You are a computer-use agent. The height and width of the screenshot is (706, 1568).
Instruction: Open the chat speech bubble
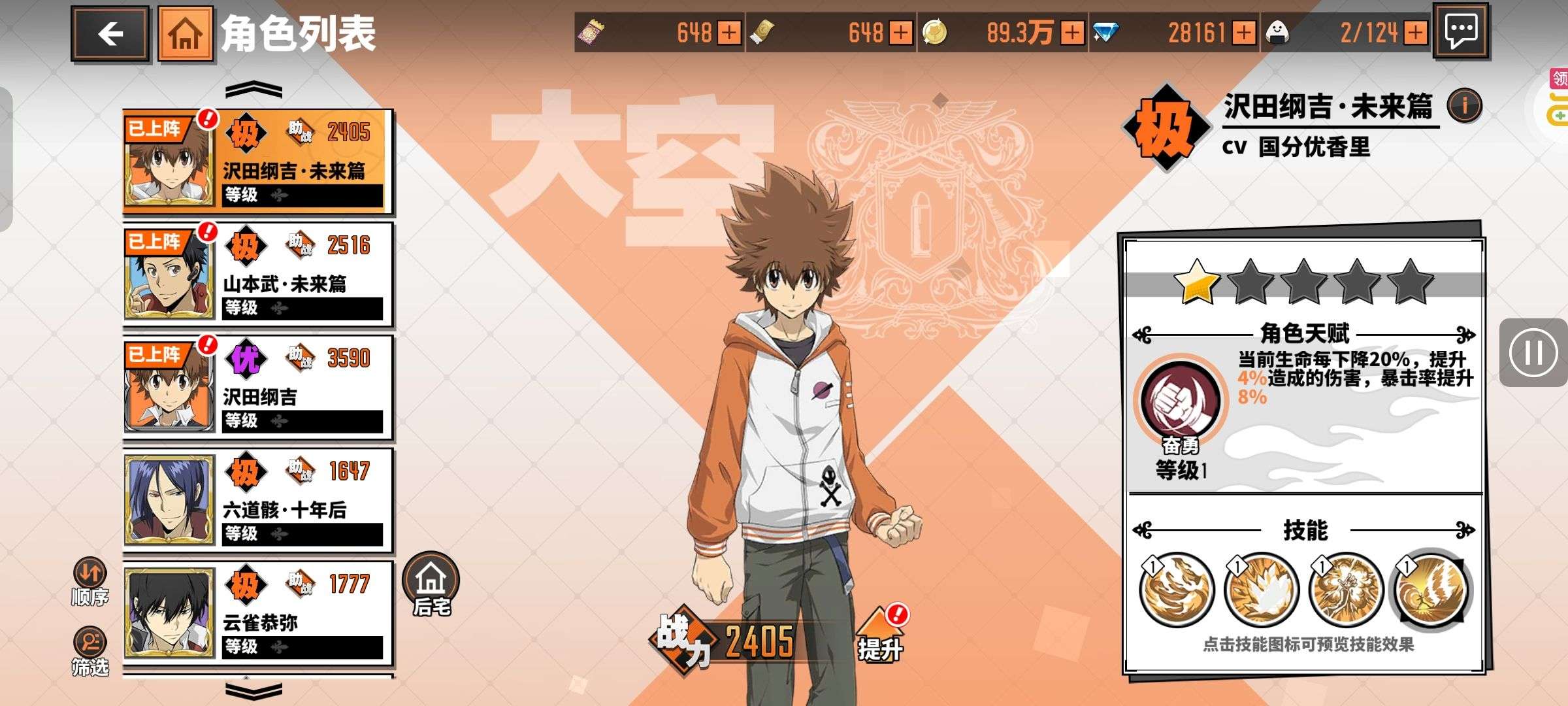[1461, 31]
